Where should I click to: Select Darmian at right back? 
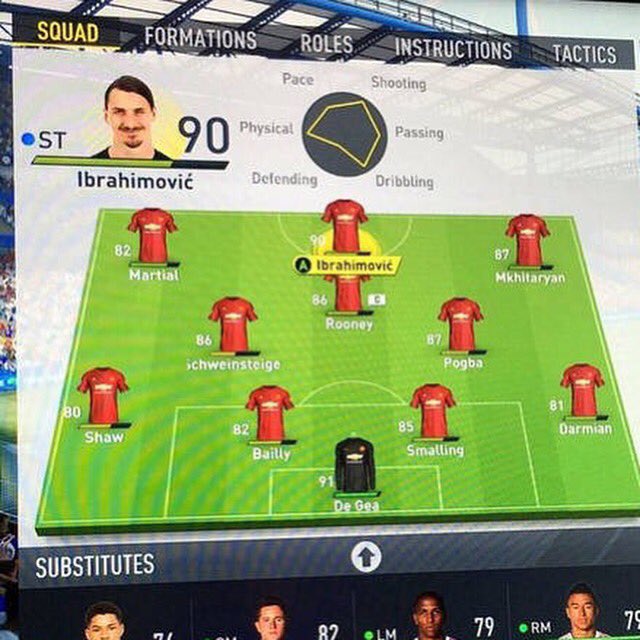[582, 391]
